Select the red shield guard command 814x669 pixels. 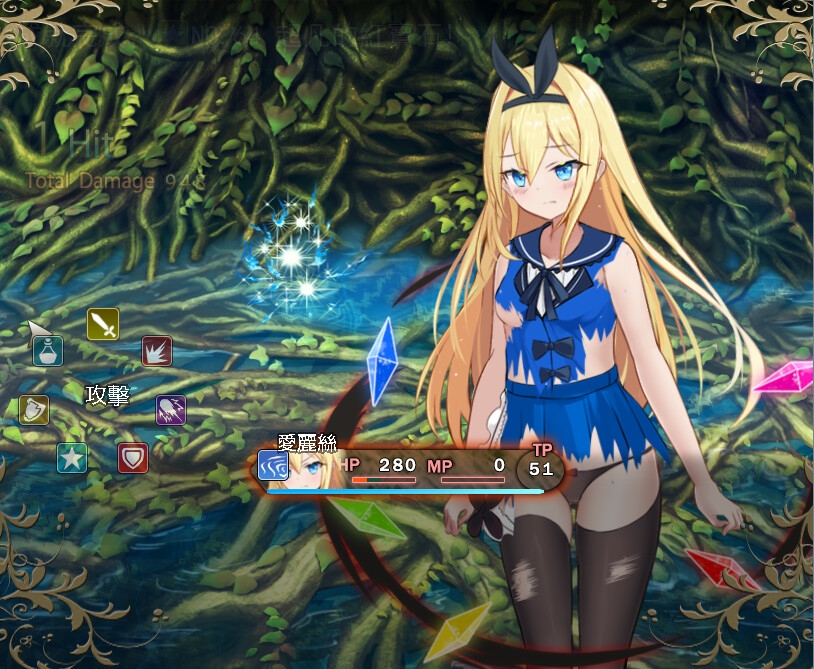(x=133, y=458)
